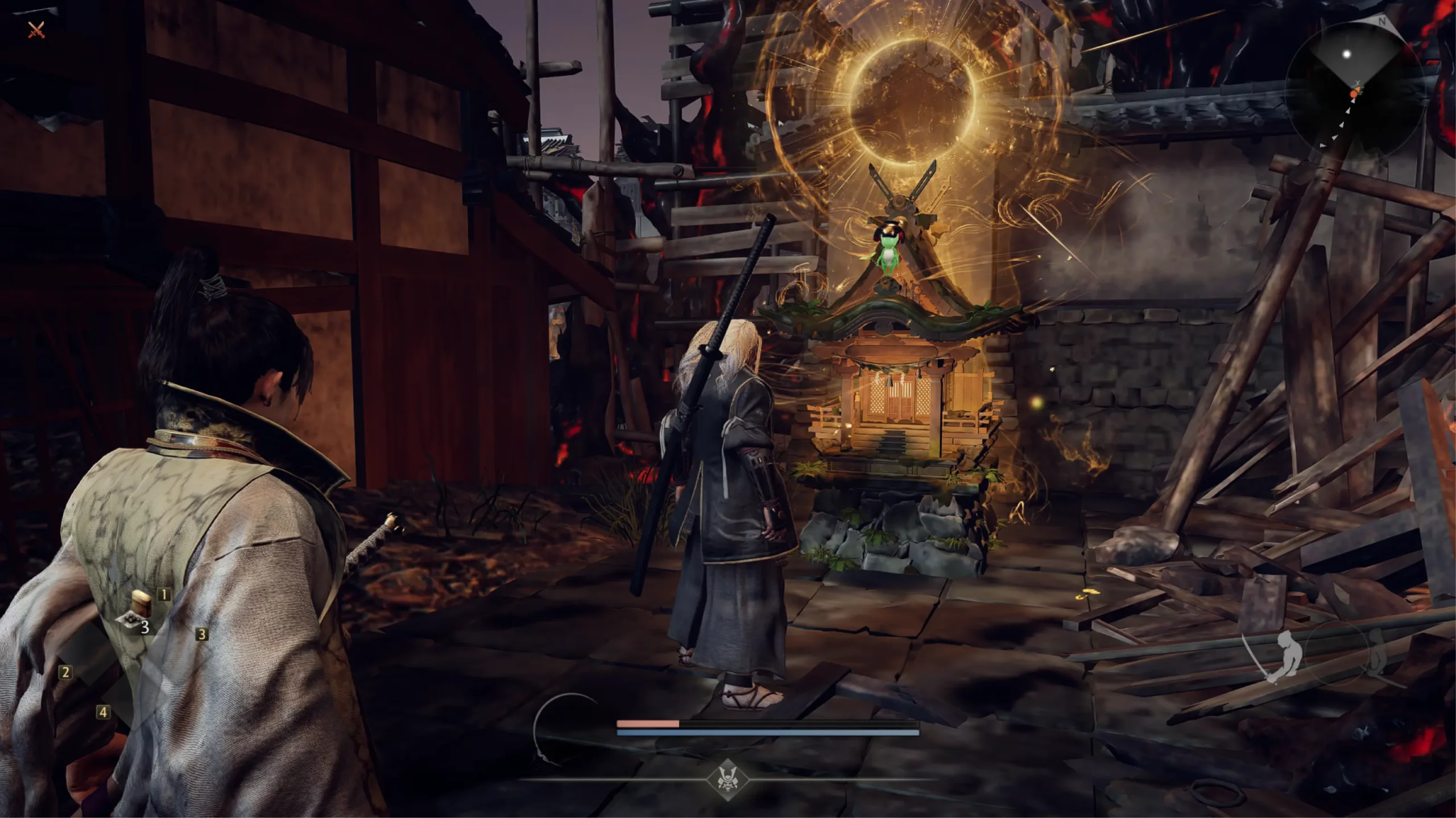Switch to the dimmed ninja style icon
This screenshot has height=818, width=1456.
1376,654
